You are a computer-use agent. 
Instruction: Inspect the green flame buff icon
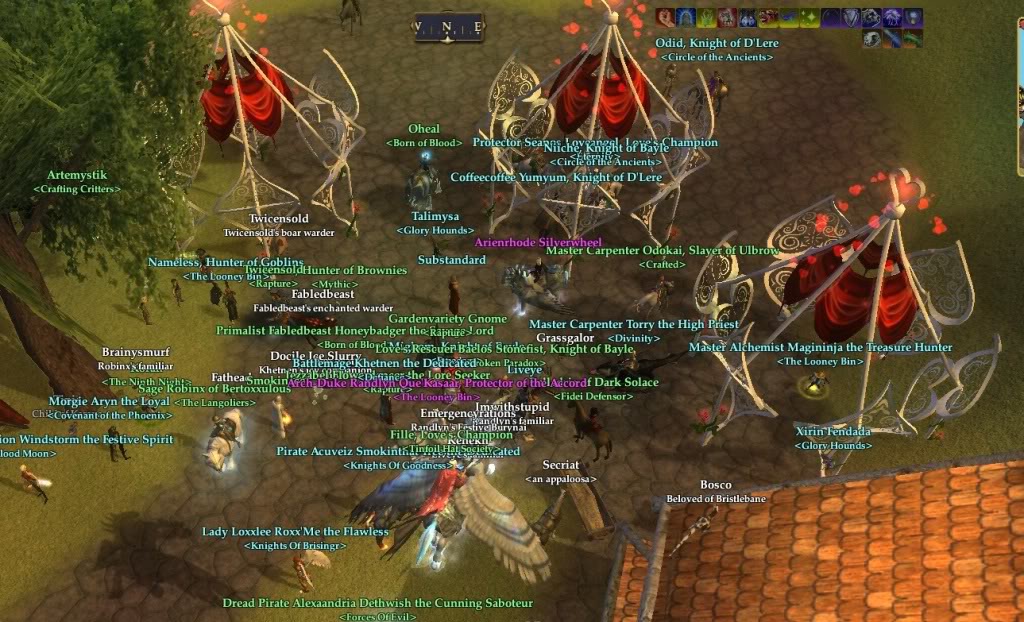point(707,17)
